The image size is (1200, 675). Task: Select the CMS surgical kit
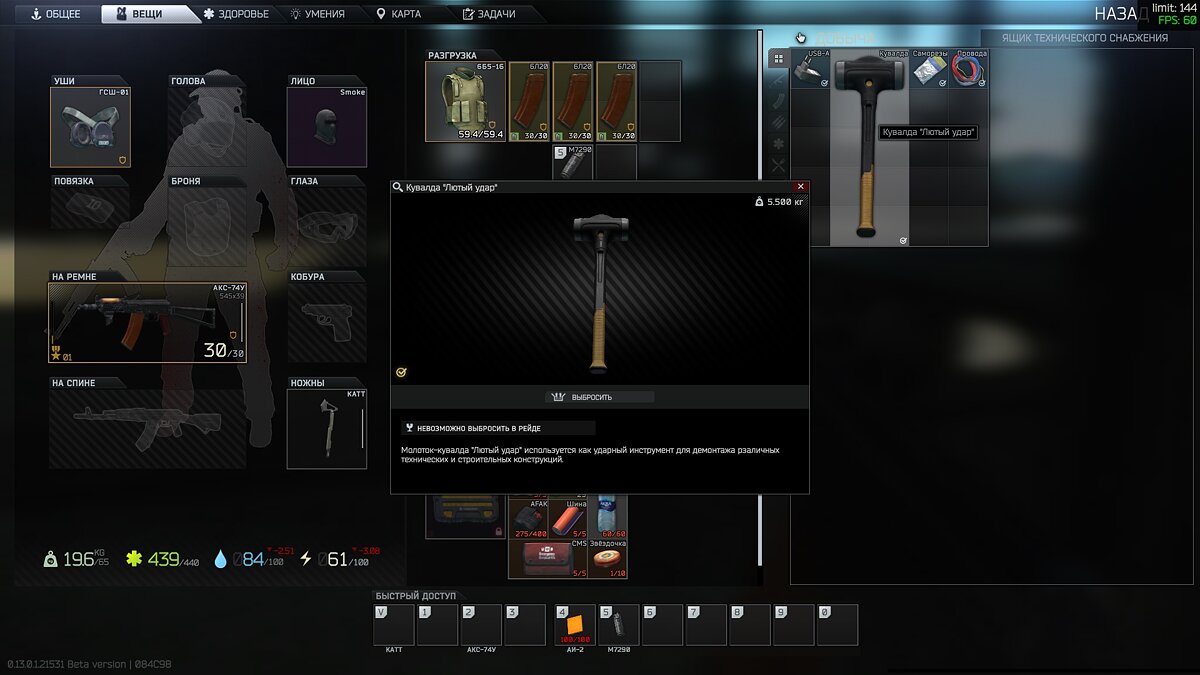(547, 560)
